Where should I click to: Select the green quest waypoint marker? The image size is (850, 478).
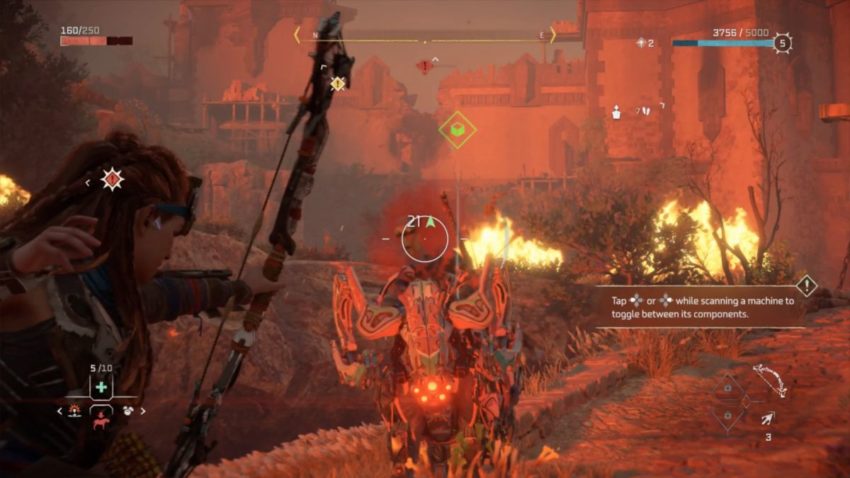[x=457, y=129]
